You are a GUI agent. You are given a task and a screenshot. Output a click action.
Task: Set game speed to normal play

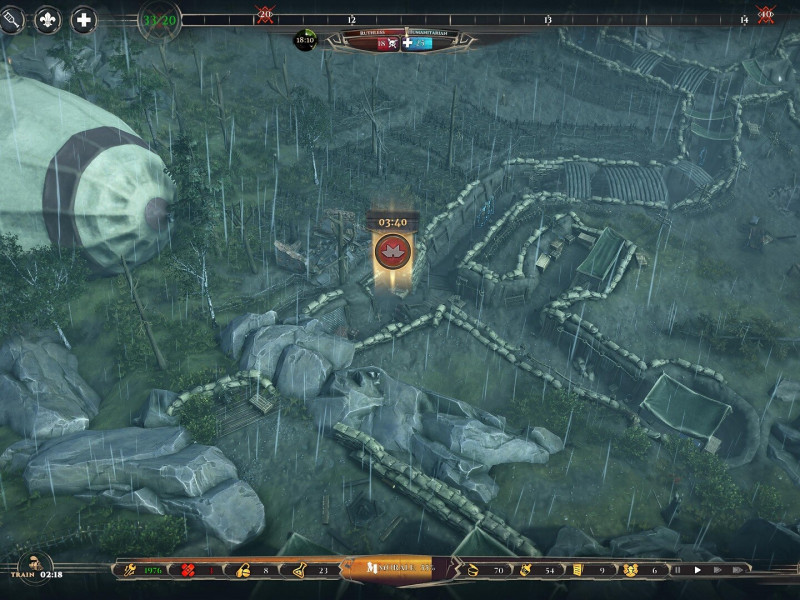click(x=697, y=570)
